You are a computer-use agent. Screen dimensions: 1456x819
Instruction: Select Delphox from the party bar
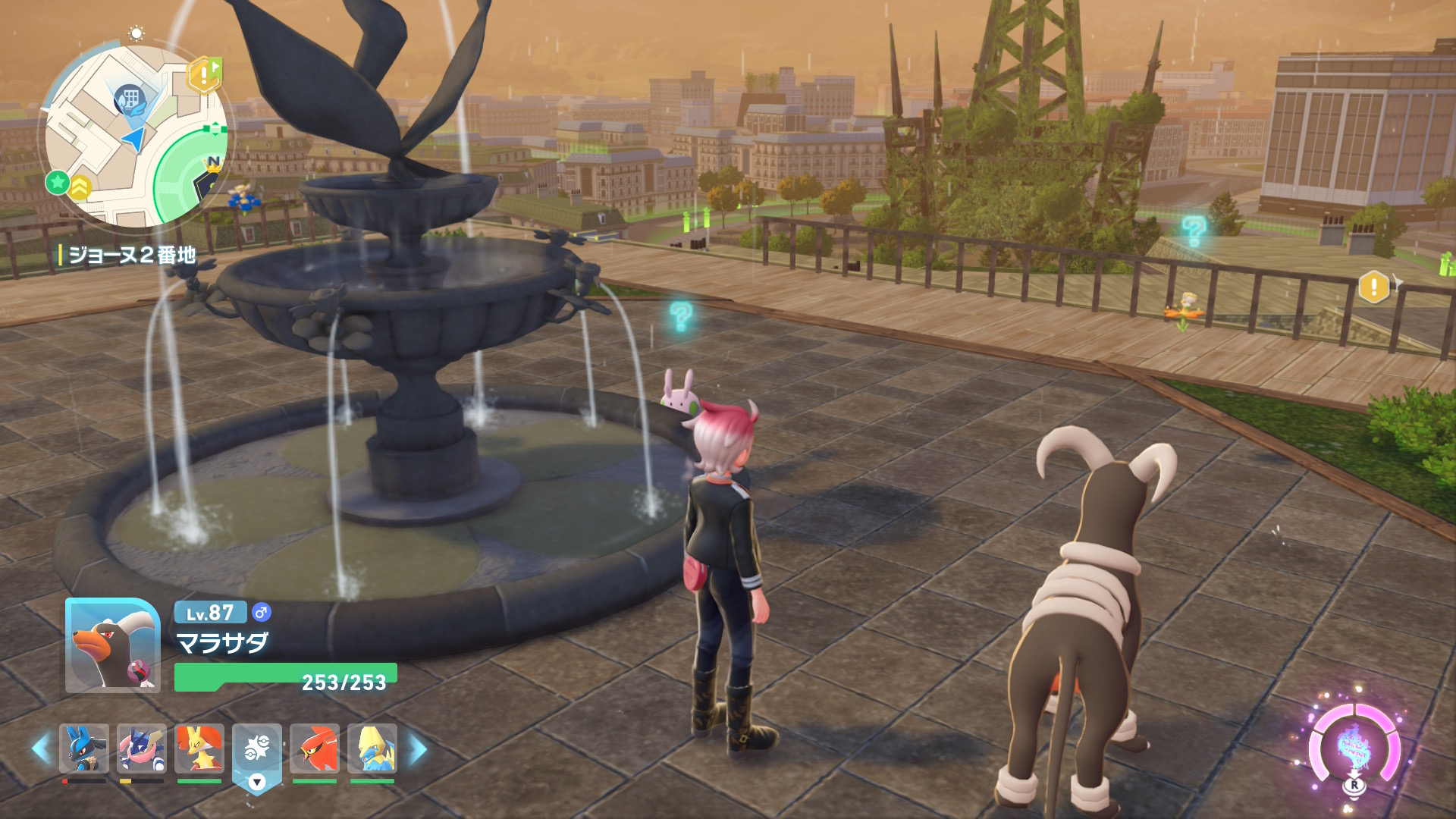pyautogui.click(x=199, y=748)
